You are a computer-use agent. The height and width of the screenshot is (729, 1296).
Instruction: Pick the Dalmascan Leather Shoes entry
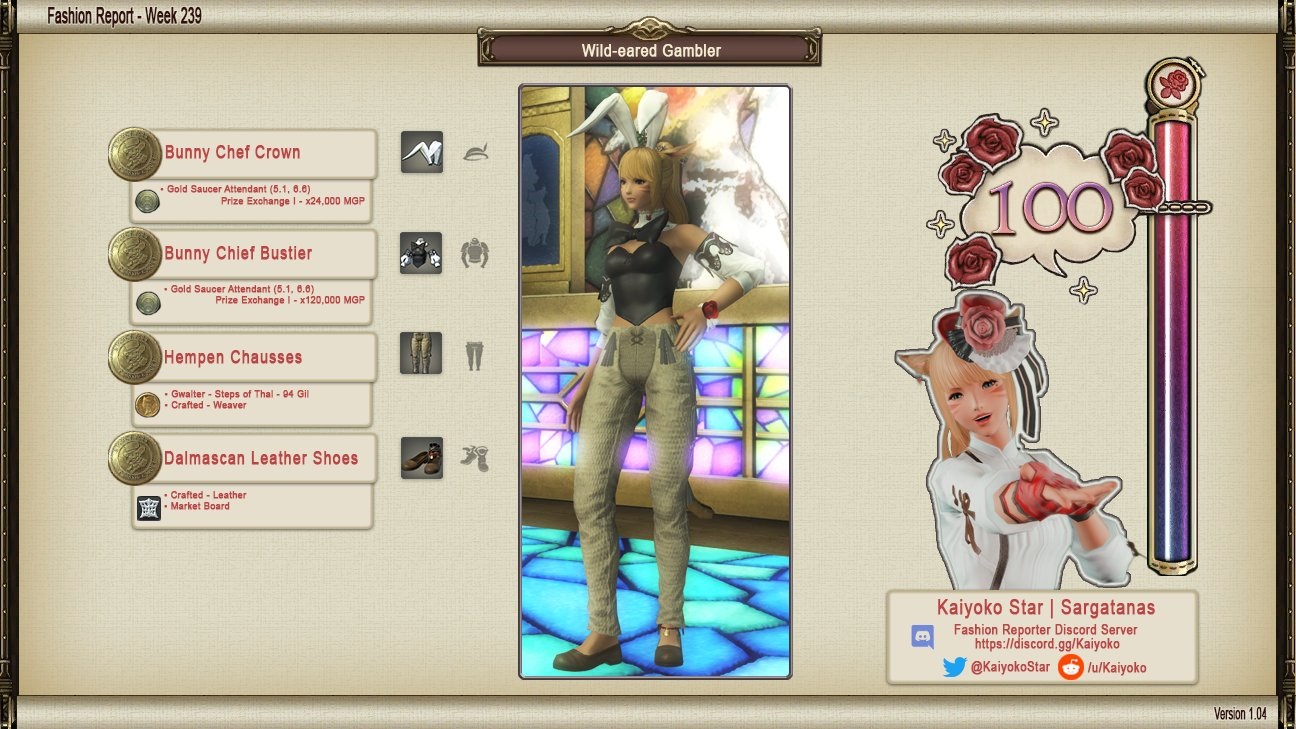[260, 459]
